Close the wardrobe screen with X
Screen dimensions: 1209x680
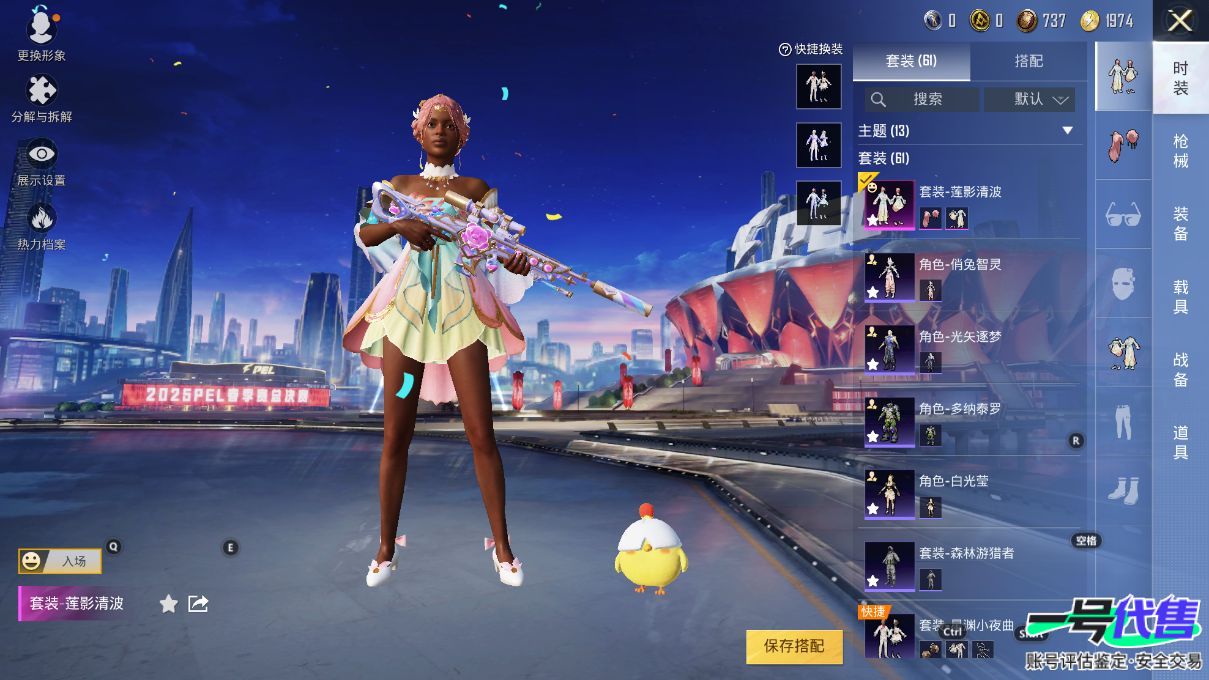1180,20
